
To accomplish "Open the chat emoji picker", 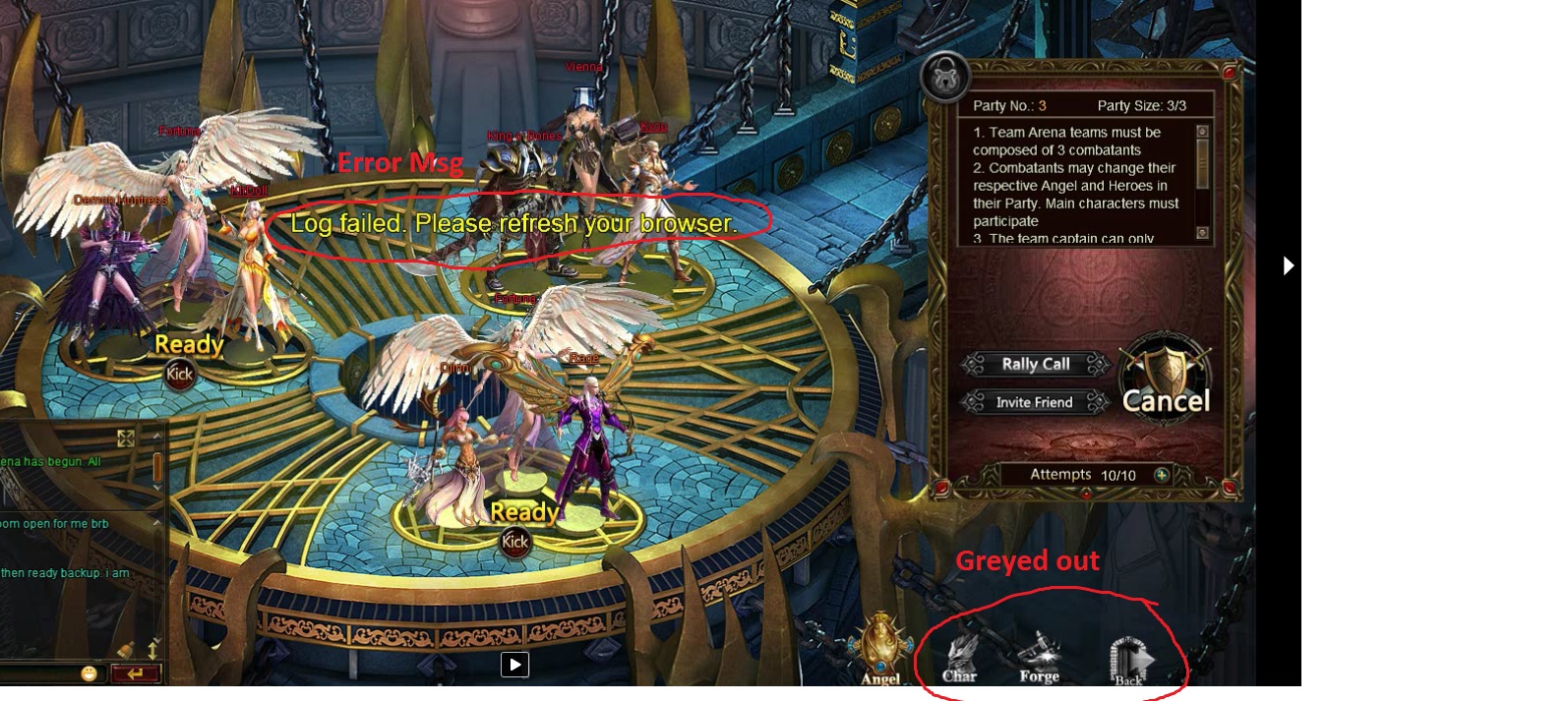I will (90, 673).
